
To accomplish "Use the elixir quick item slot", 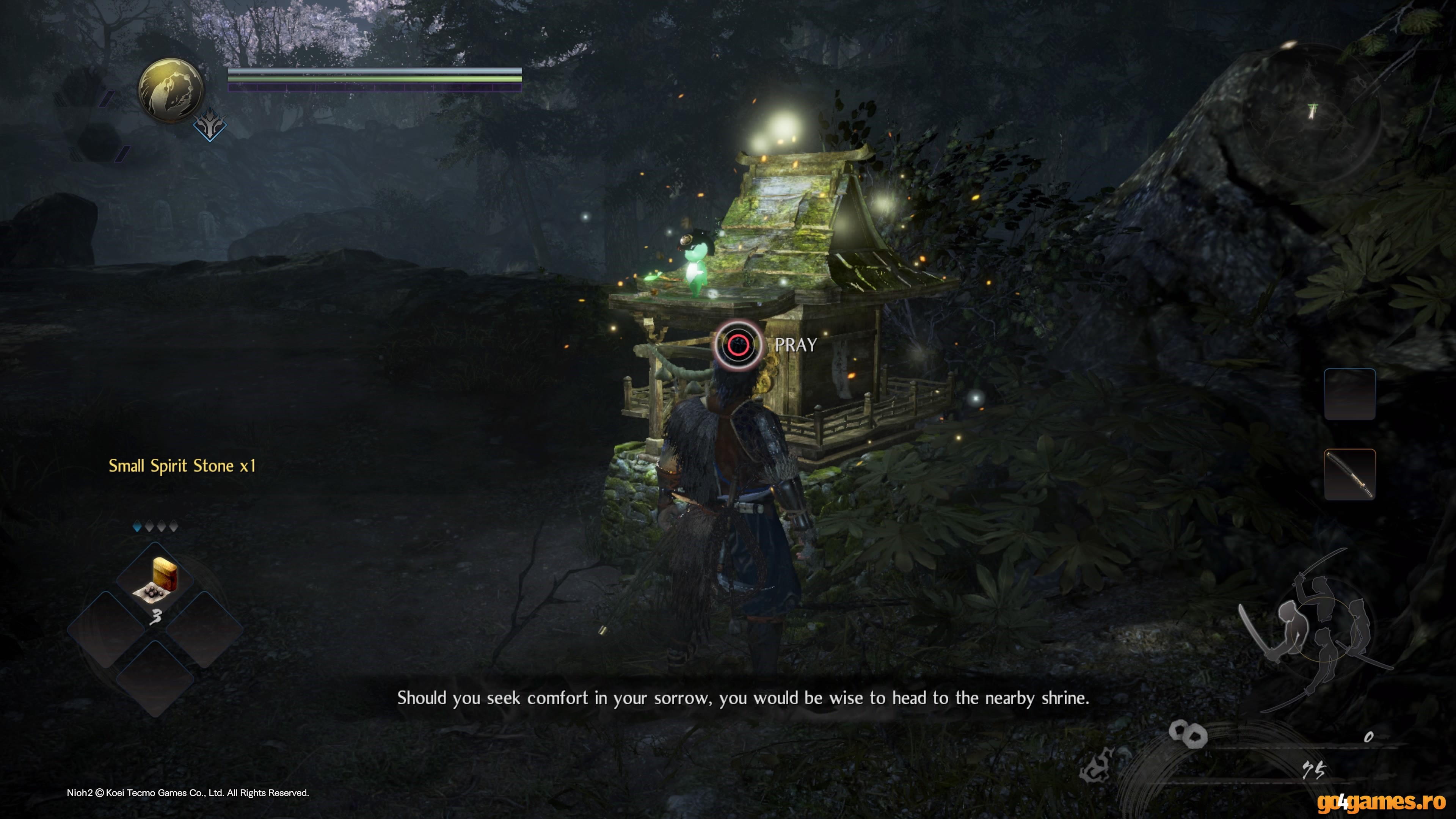I will point(155,579).
